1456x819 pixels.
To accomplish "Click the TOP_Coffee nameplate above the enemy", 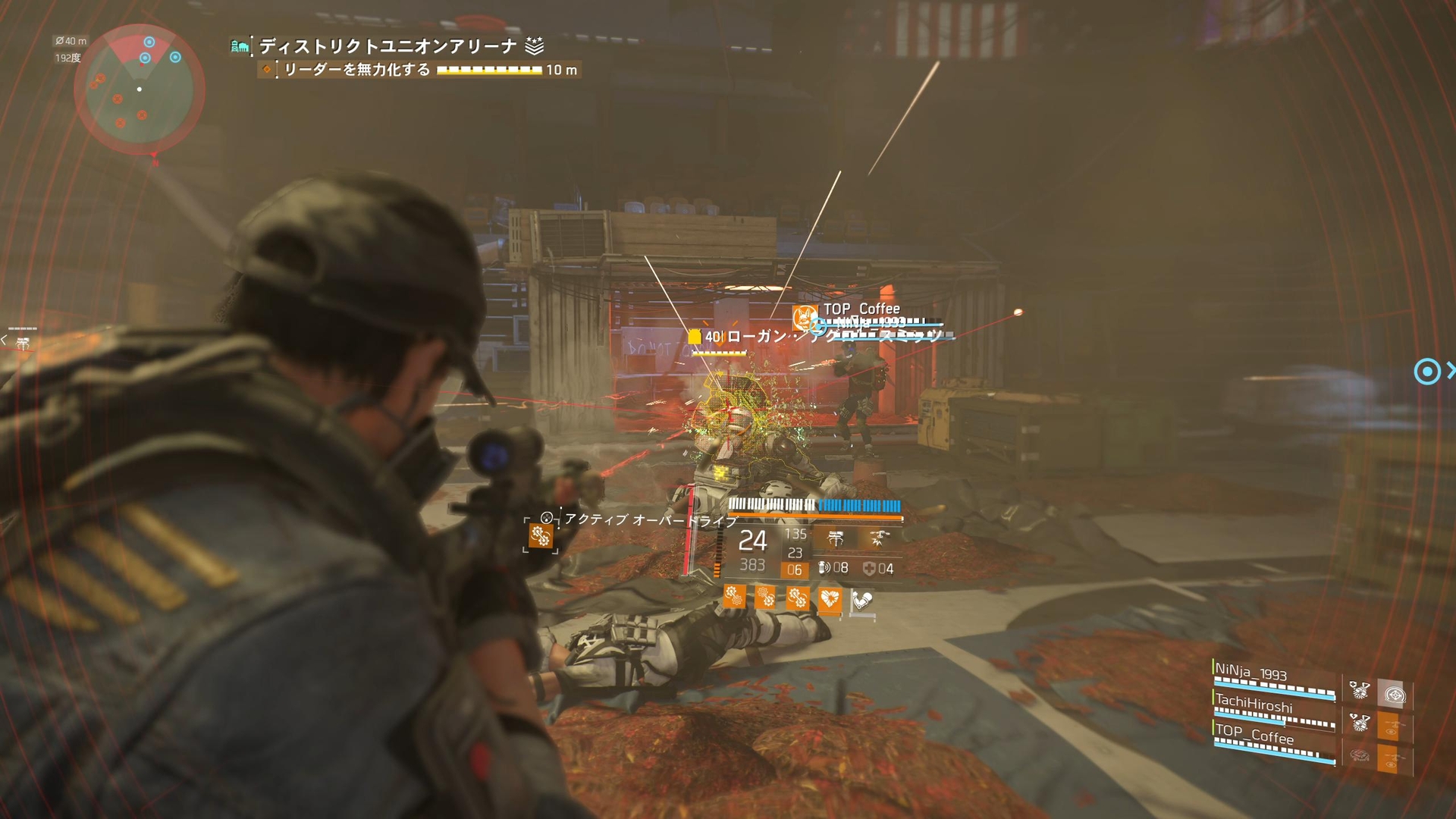I will (861, 309).
